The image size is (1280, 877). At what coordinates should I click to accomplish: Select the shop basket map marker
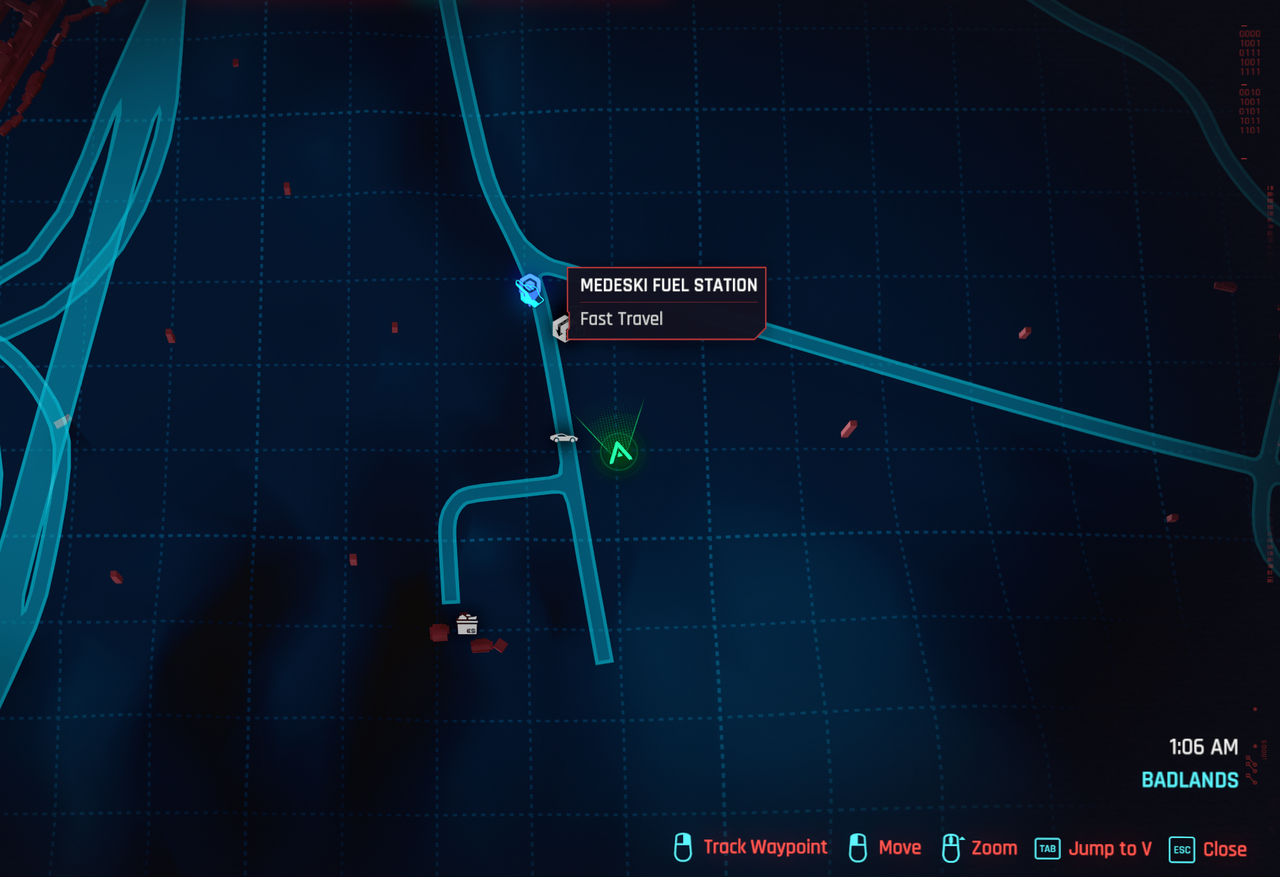(467, 625)
